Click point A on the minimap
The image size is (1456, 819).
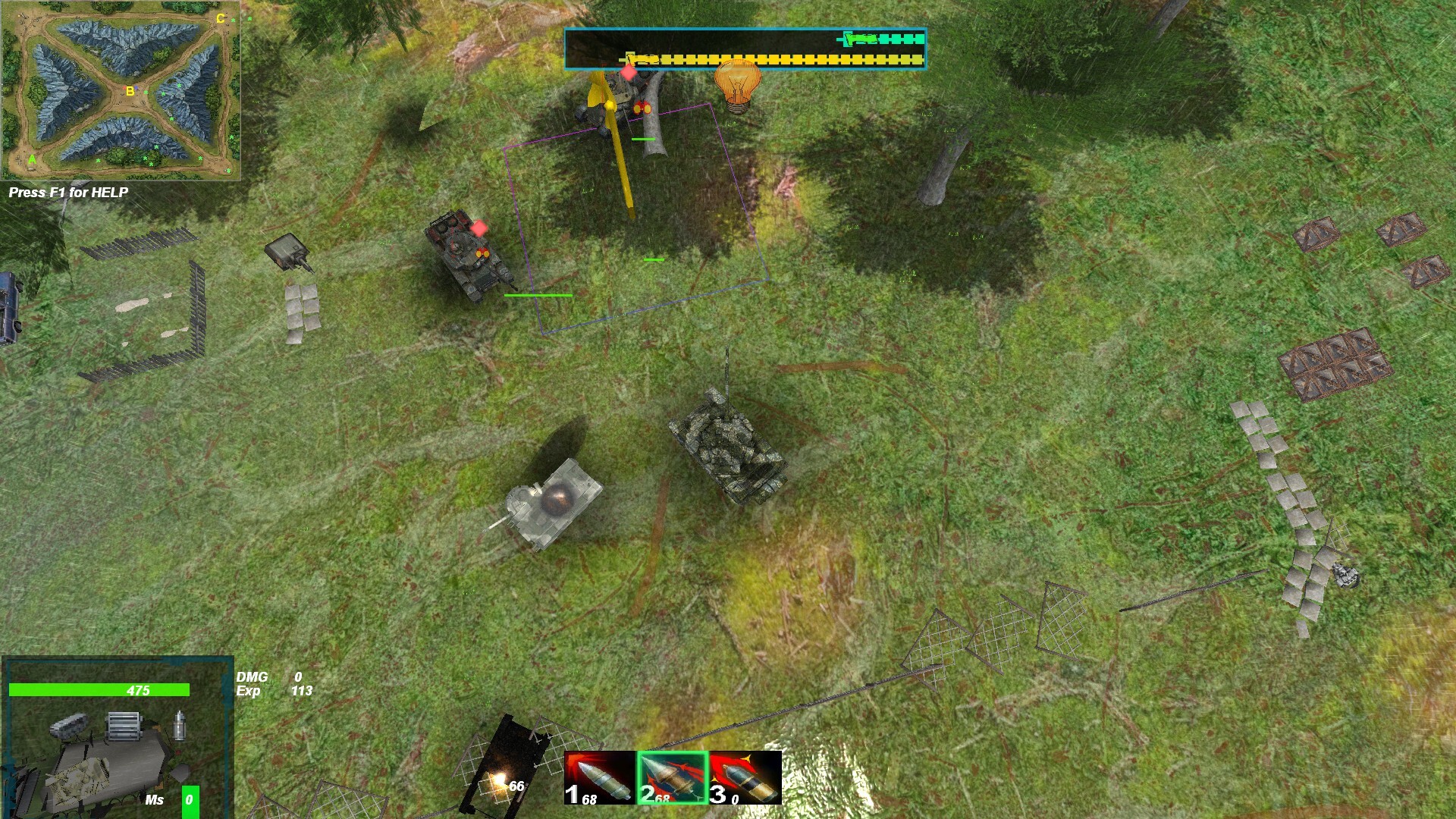click(x=33, y=158)
